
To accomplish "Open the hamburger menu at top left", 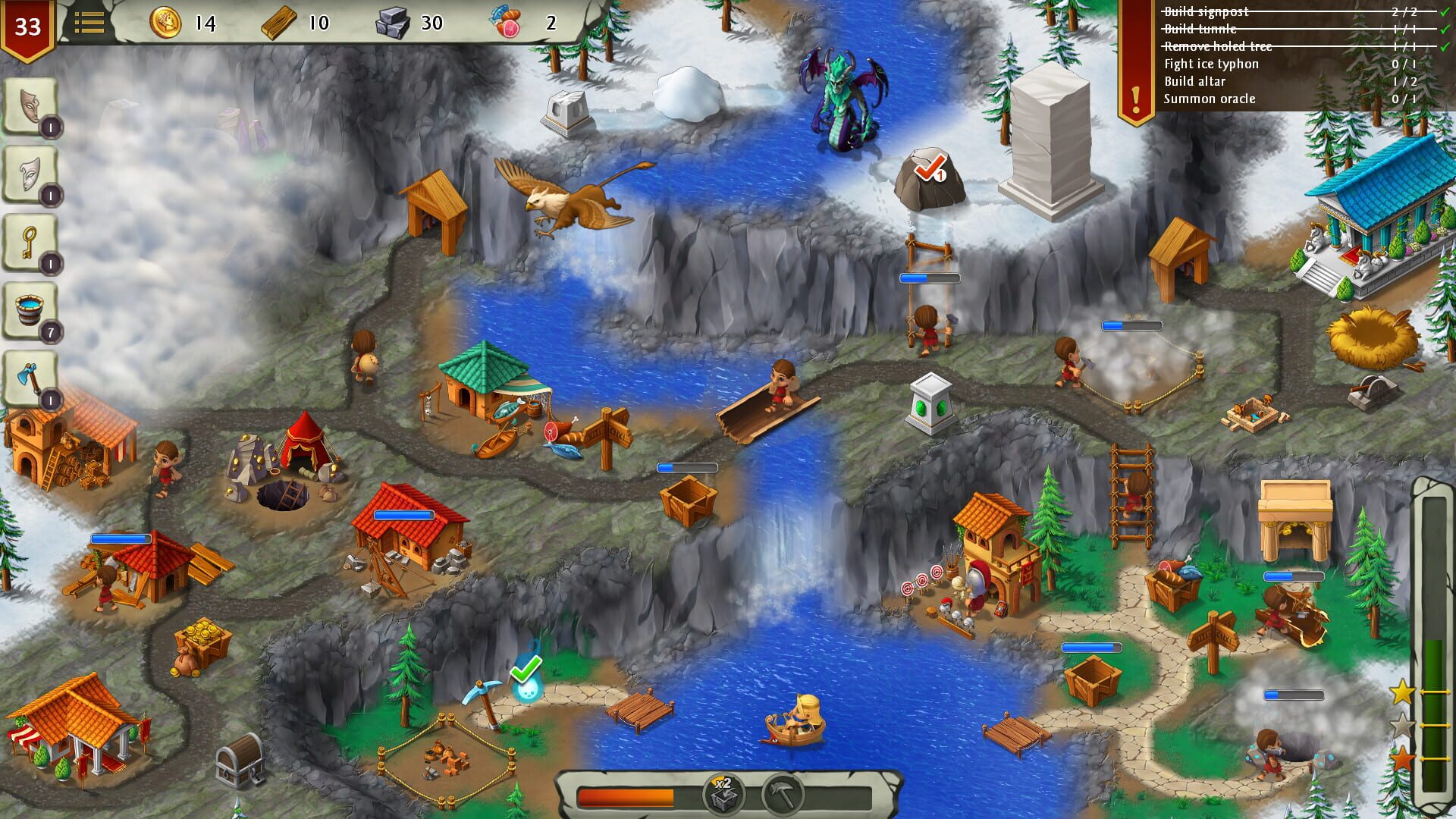I will 89,23.
